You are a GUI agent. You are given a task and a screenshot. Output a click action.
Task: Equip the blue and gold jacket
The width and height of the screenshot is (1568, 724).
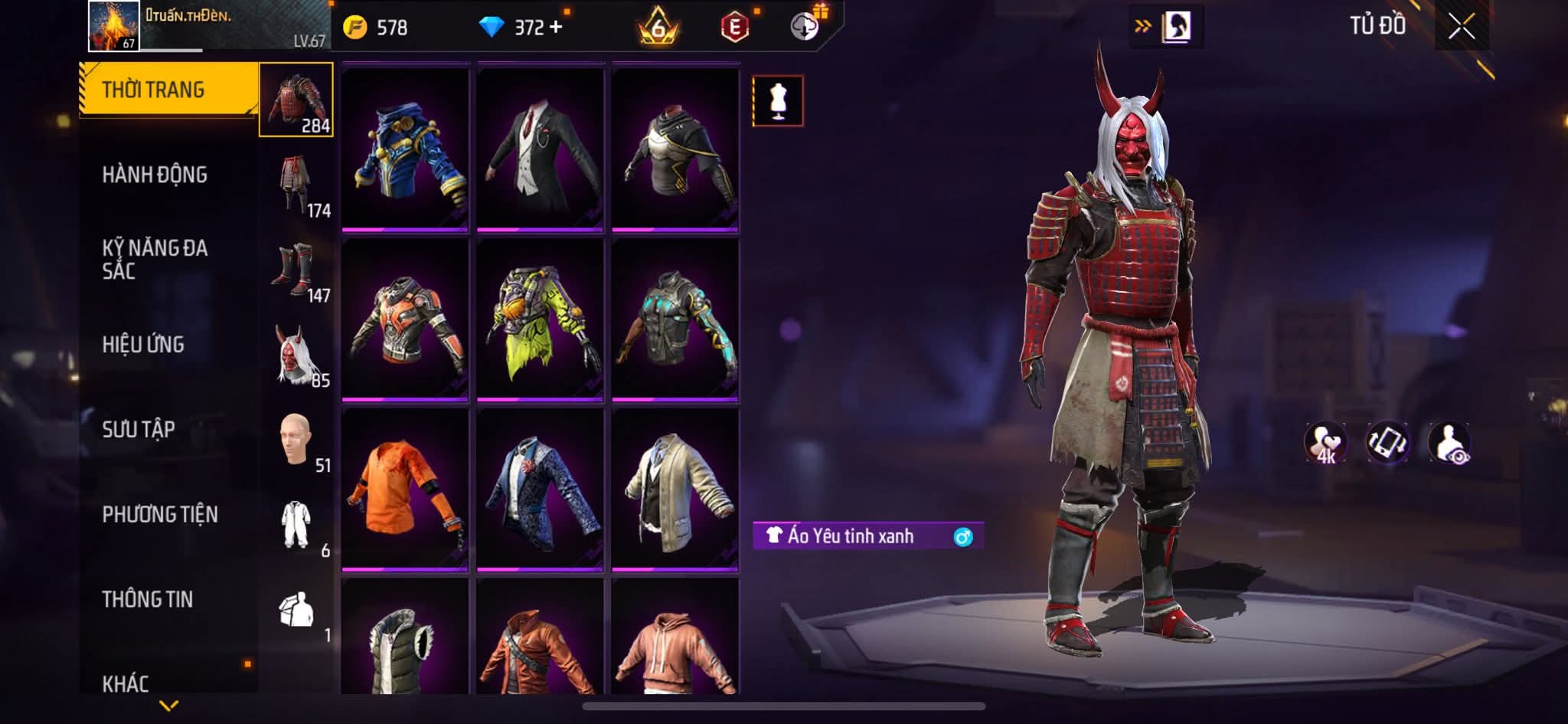coord(405,149)
